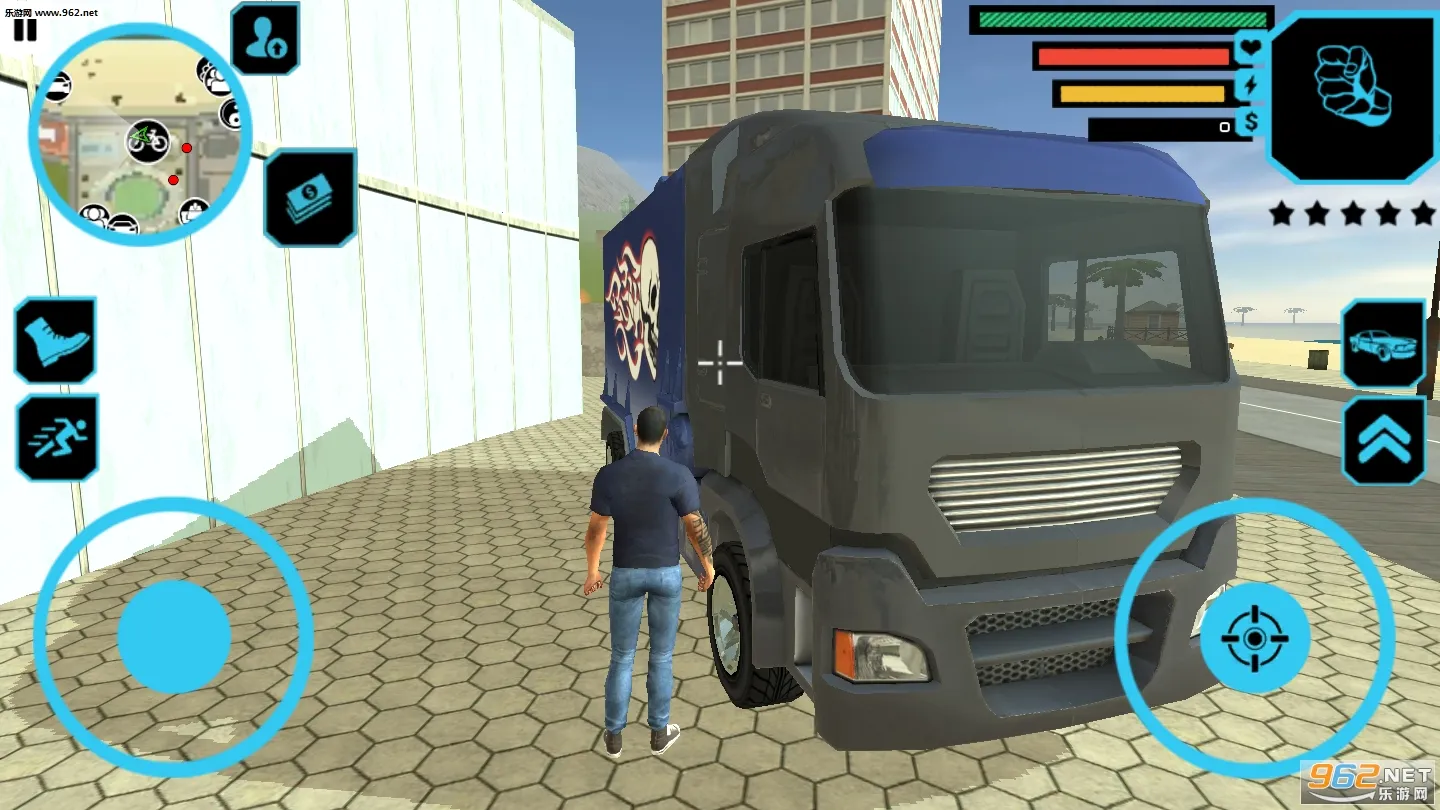Screen dimensions: 1440x810
Task: Use the boot kick action
Action: pyautogui.click(x=55, y=340)
